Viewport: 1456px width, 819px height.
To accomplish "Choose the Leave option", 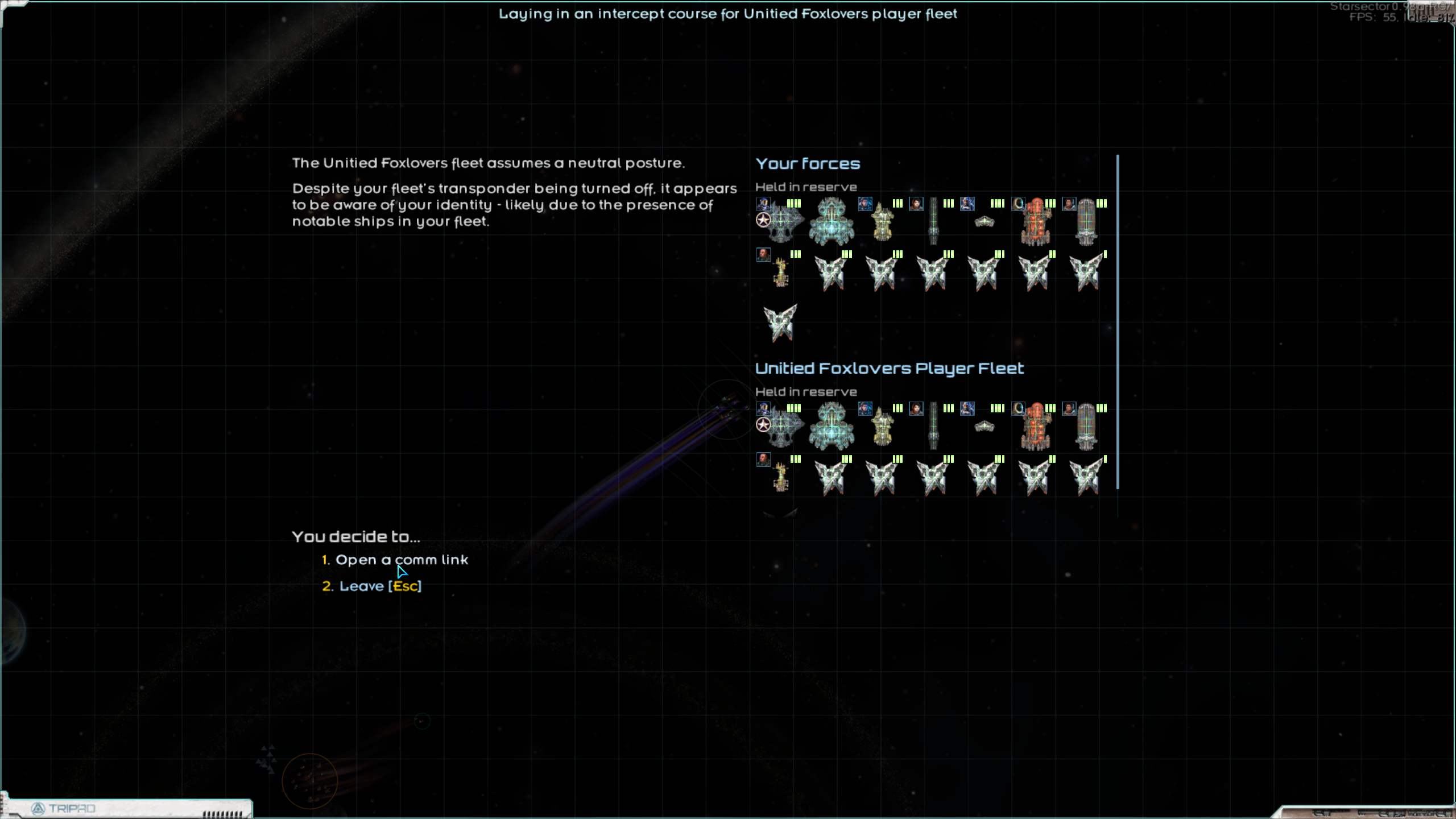I will 373,585.
